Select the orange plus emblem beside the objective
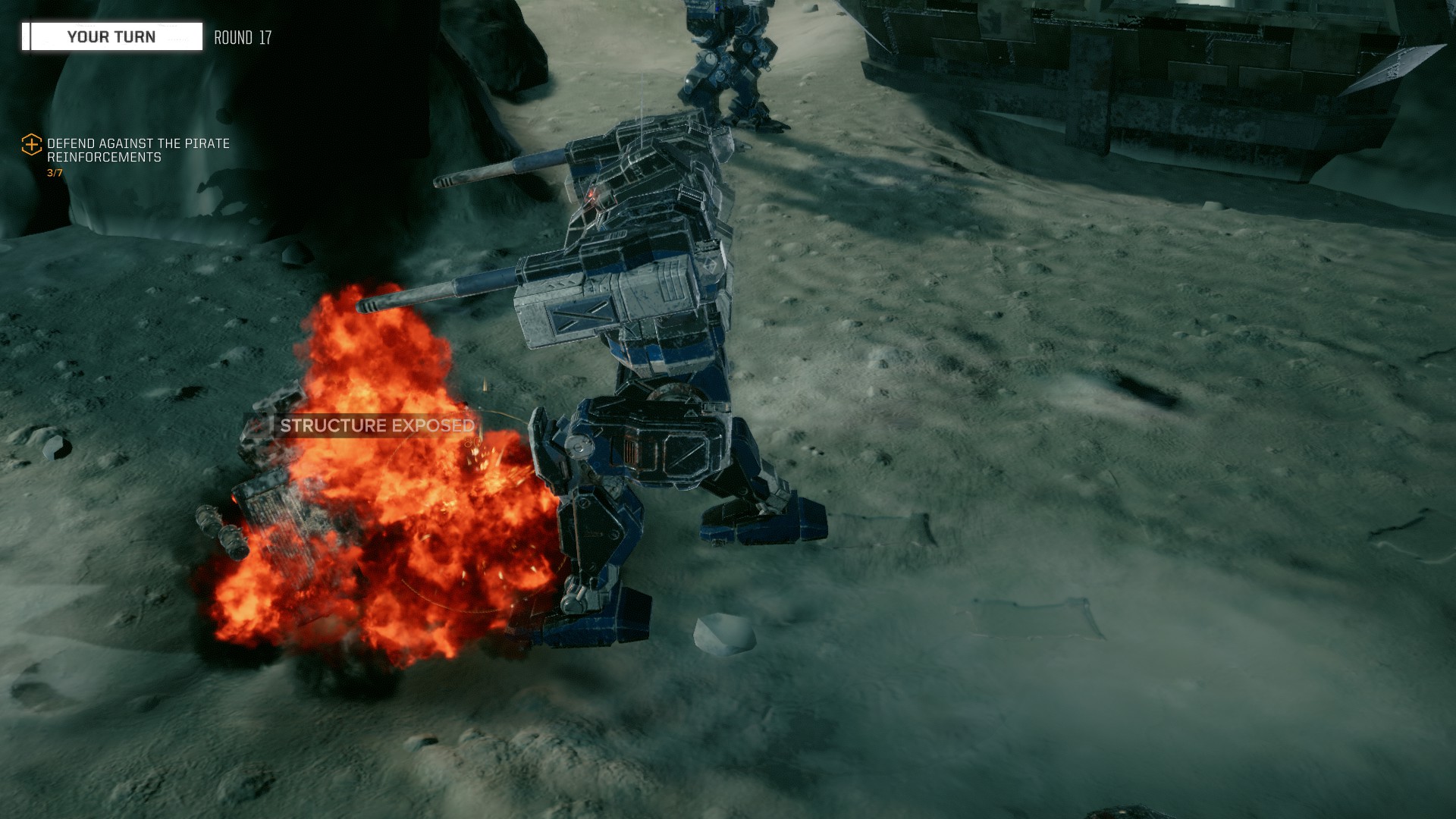This screenshot has width=1456, height=819. 32,143
